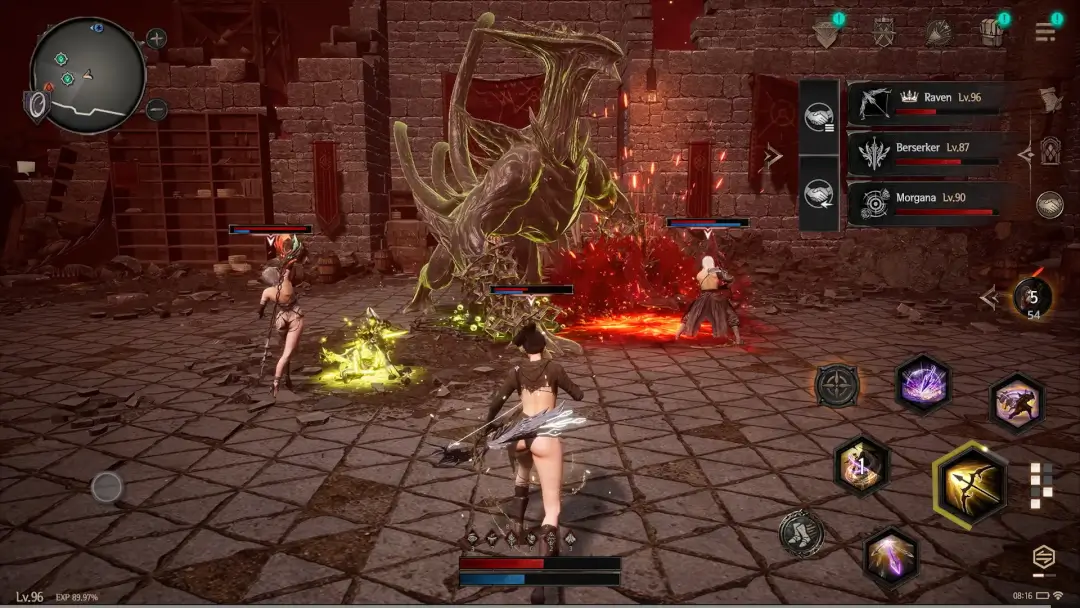Open the quest scroll icon

coord(1049,99)
